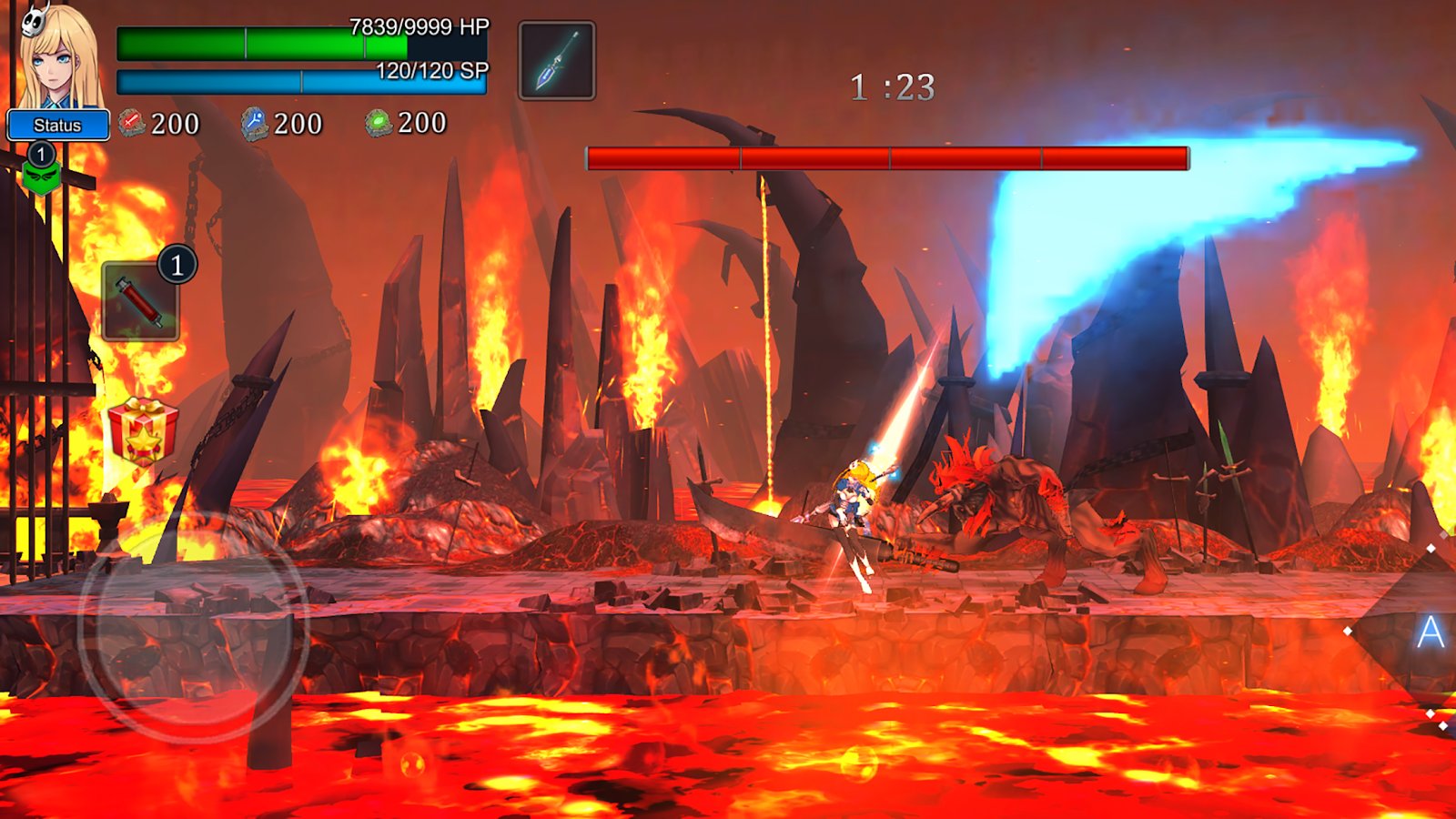Screen dimensions: 1456x819
Task: Select the equipped spear weapon slot
Action: point(557,60)
